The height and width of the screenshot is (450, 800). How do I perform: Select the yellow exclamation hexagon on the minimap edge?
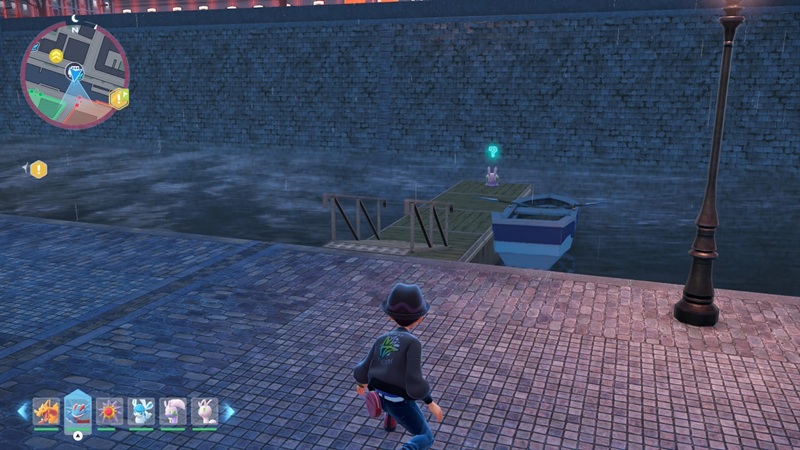point(119,98)
